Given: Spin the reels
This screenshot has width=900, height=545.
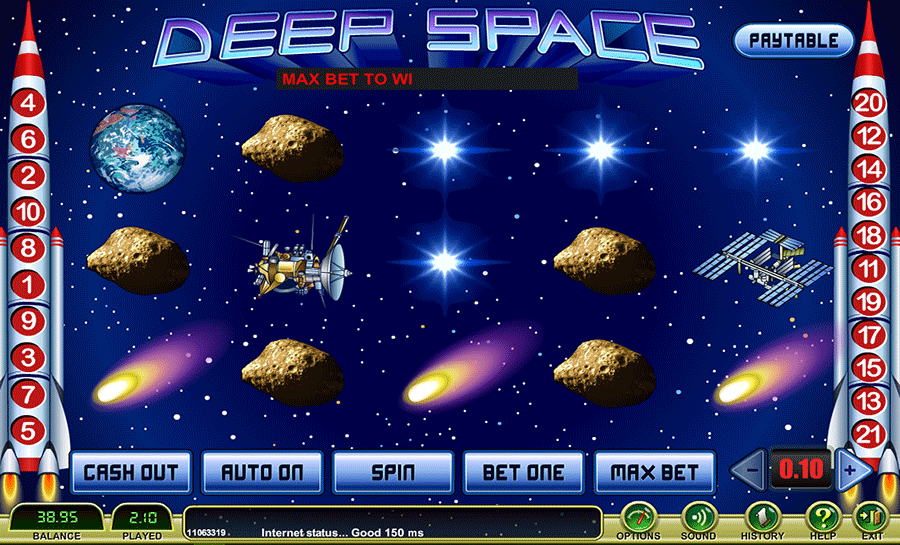Looking at the screenshot, I should [x=393, y=472].
